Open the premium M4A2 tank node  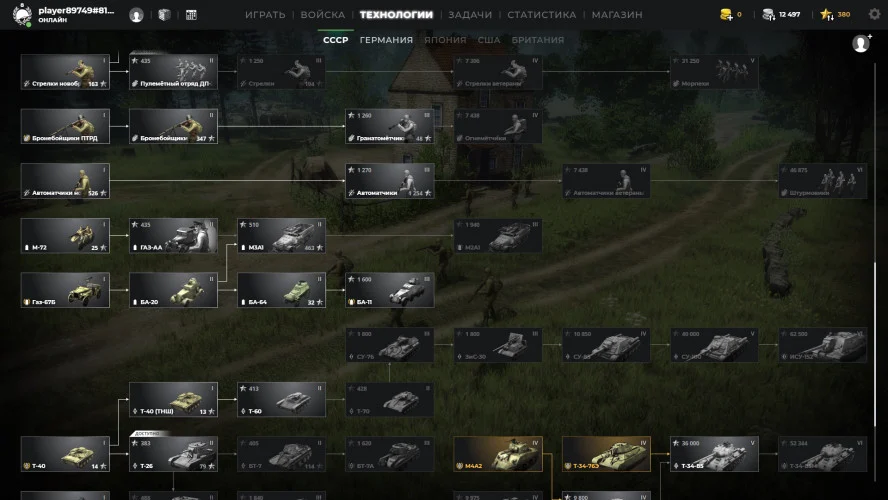(497, 454)
